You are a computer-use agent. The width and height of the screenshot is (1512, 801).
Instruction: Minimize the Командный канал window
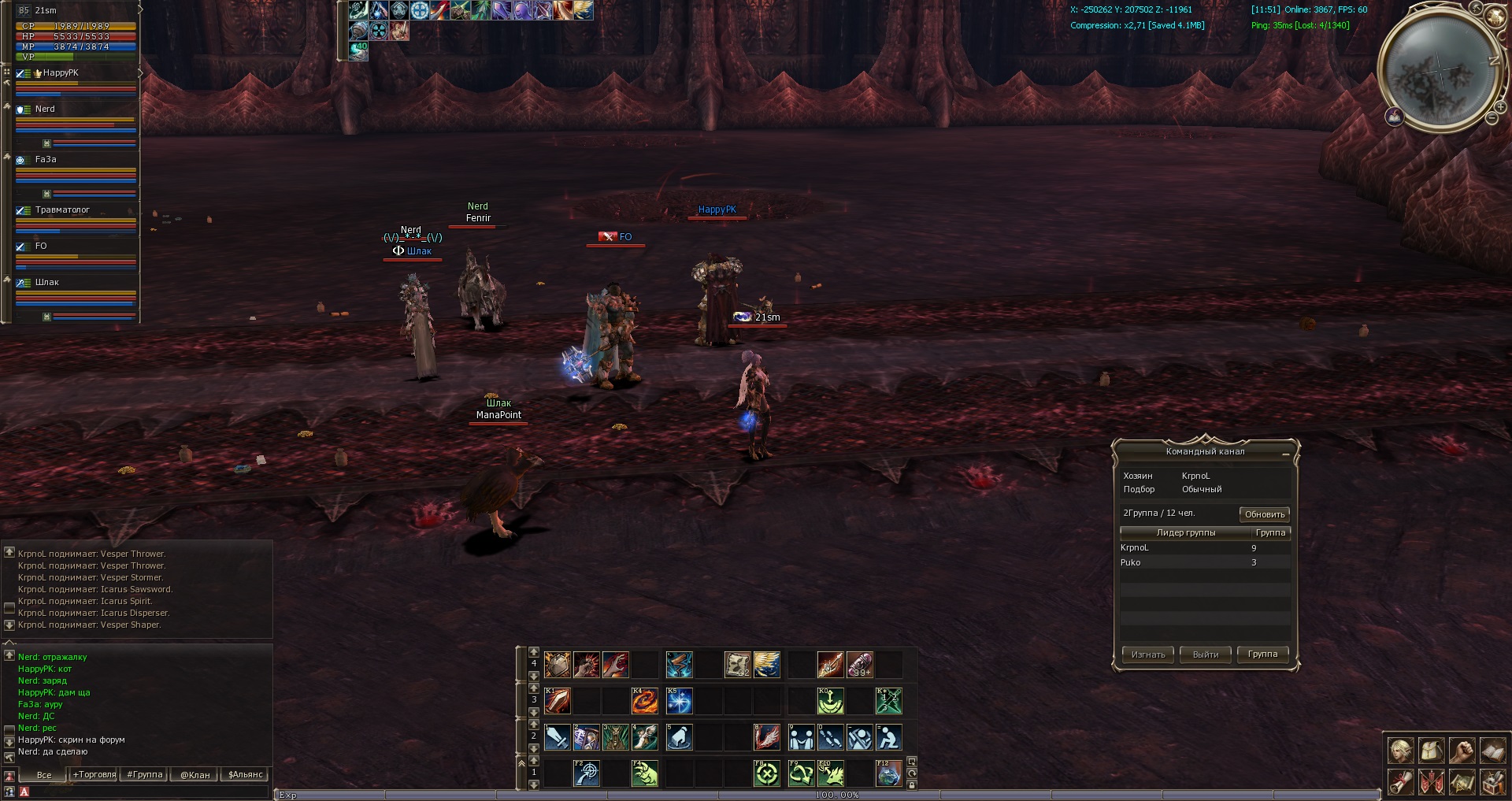[x=1285, y=454]
